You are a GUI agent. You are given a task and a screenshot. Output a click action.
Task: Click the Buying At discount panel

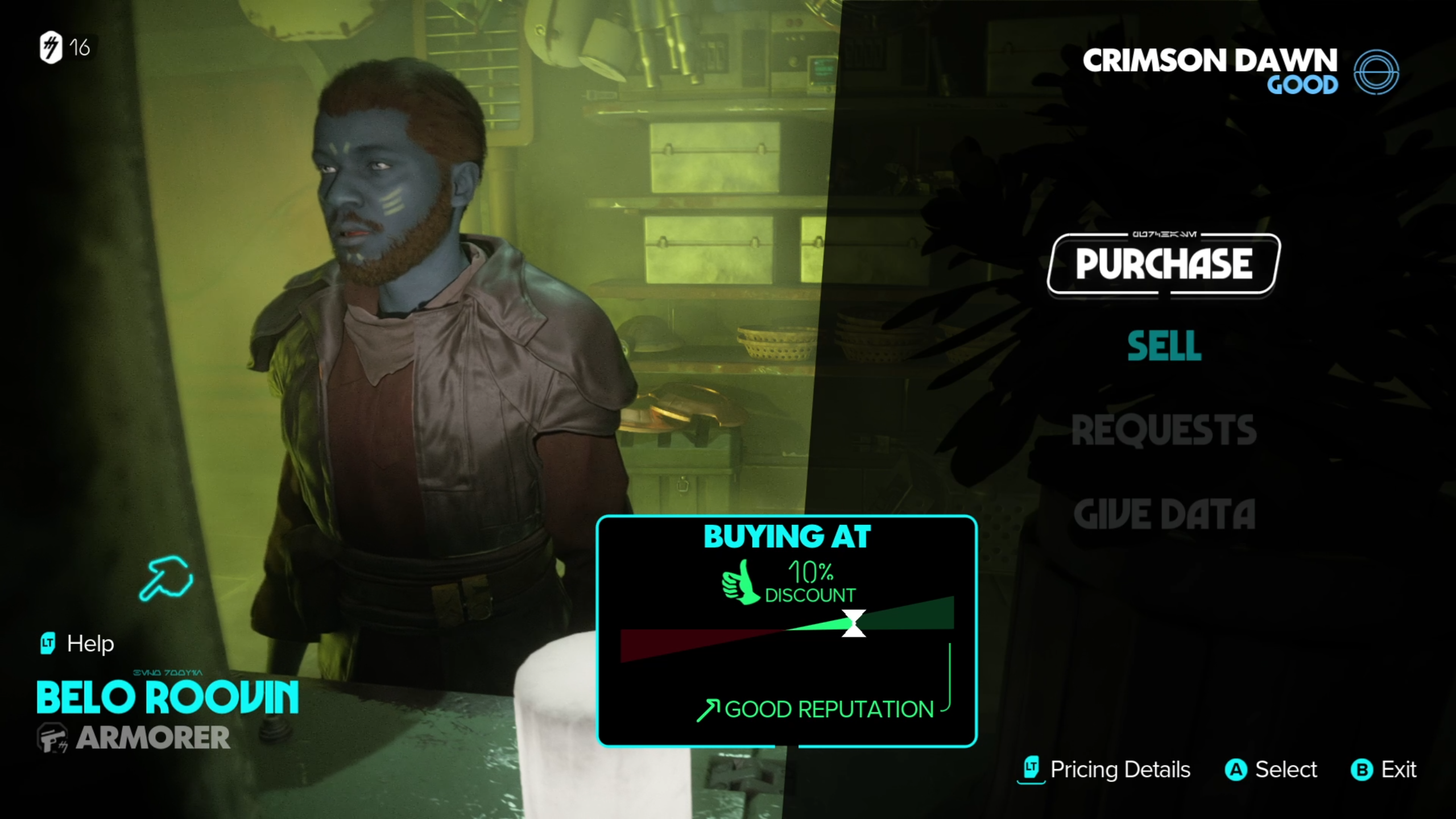(x=787, y=630)
